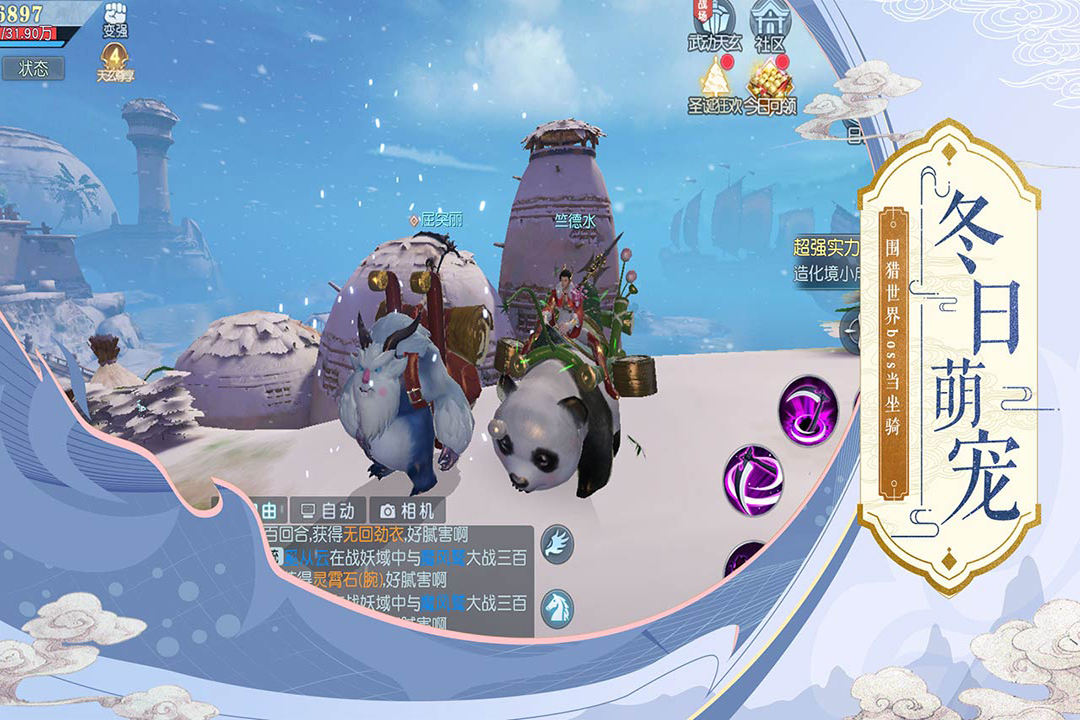Viewport: 1080px width, 720px height.
Task: Open the 超强实力 quest tracker entry
Action: point(825,260)
